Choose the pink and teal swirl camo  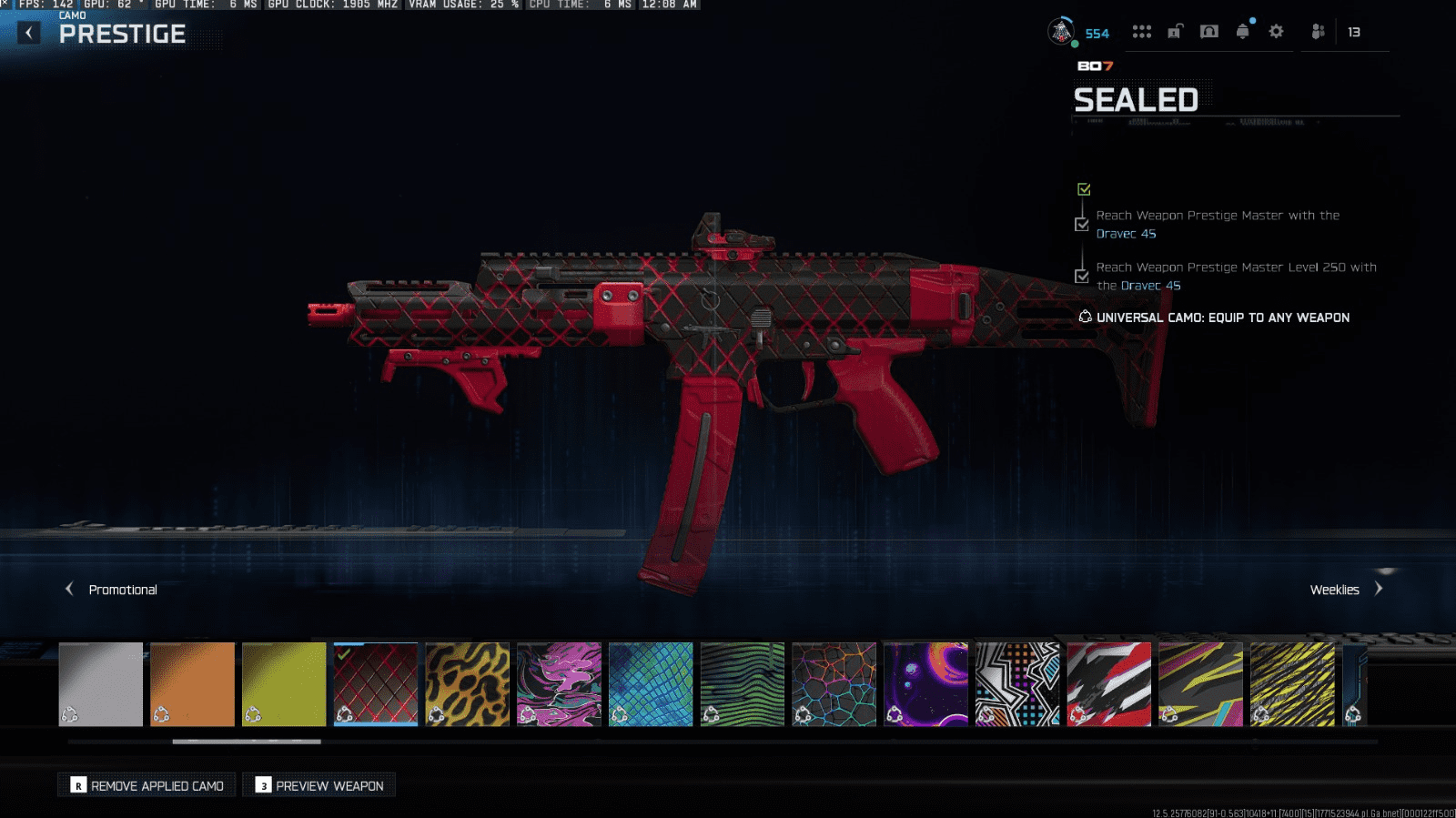[x=559, y=684]
